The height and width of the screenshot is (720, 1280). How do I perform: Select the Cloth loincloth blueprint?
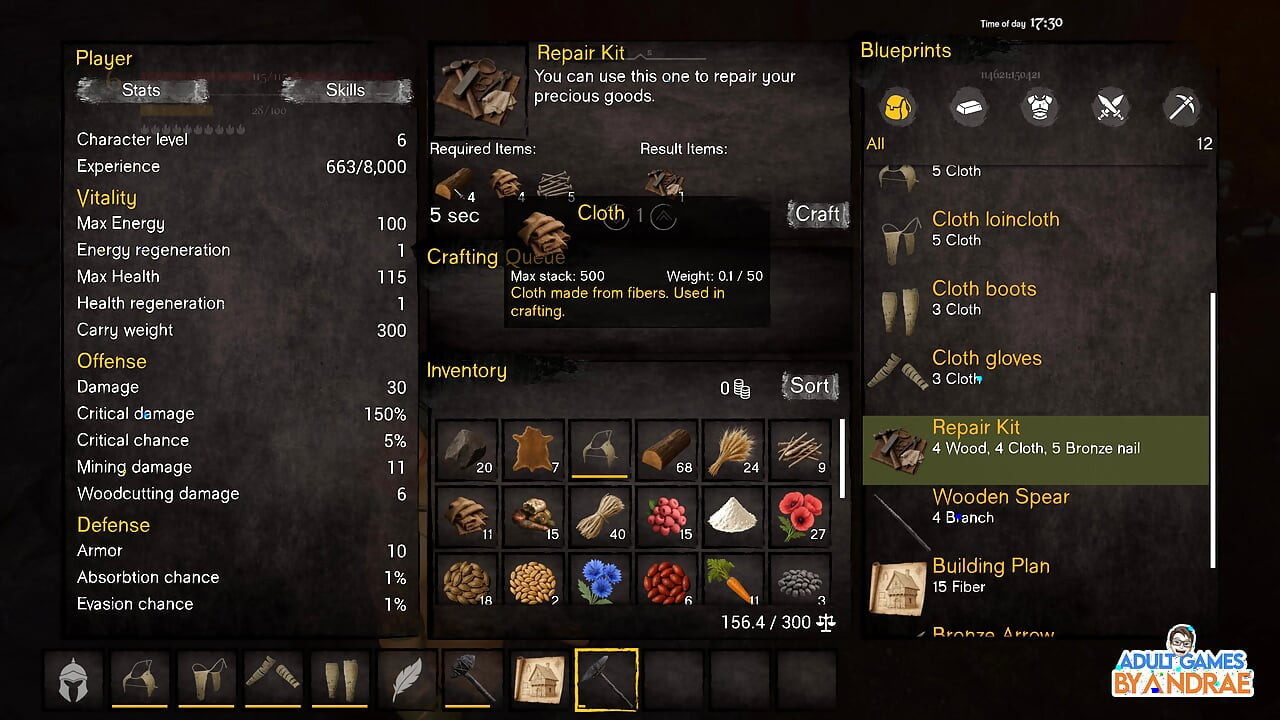994,229
